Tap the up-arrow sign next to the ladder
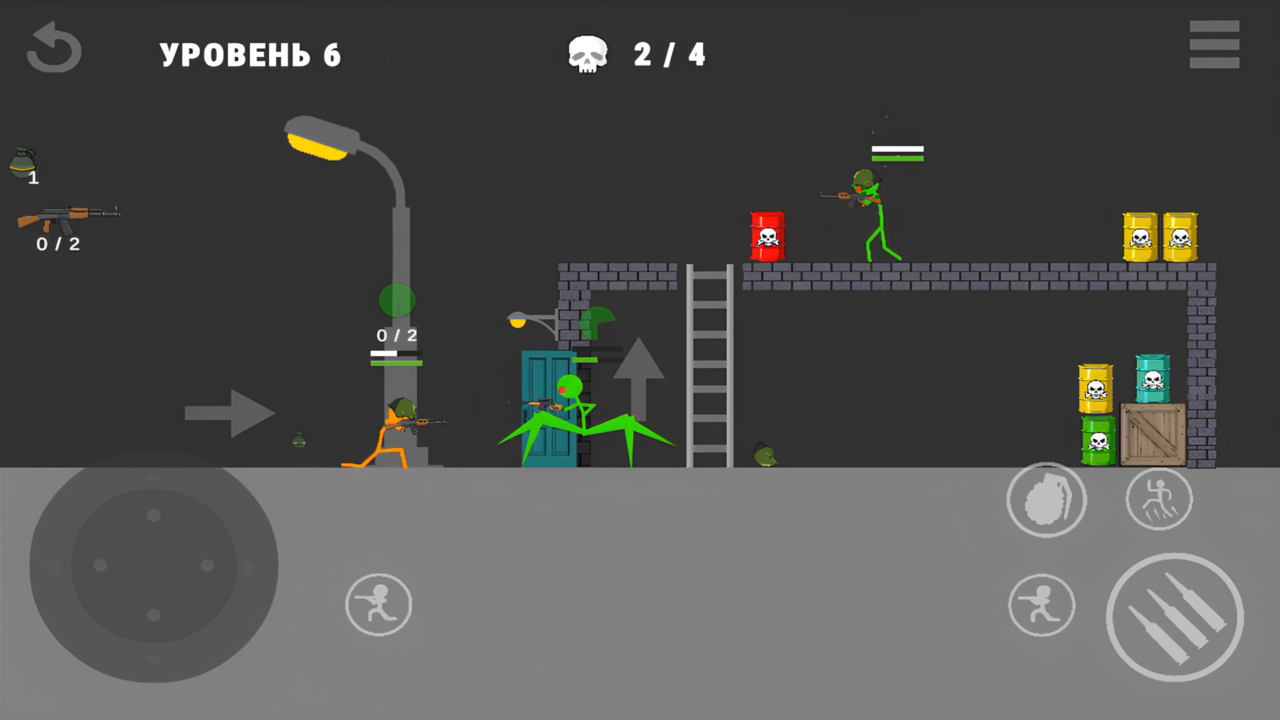The height and width of the screenshot is (720, 1280). (x=640, y=380)
